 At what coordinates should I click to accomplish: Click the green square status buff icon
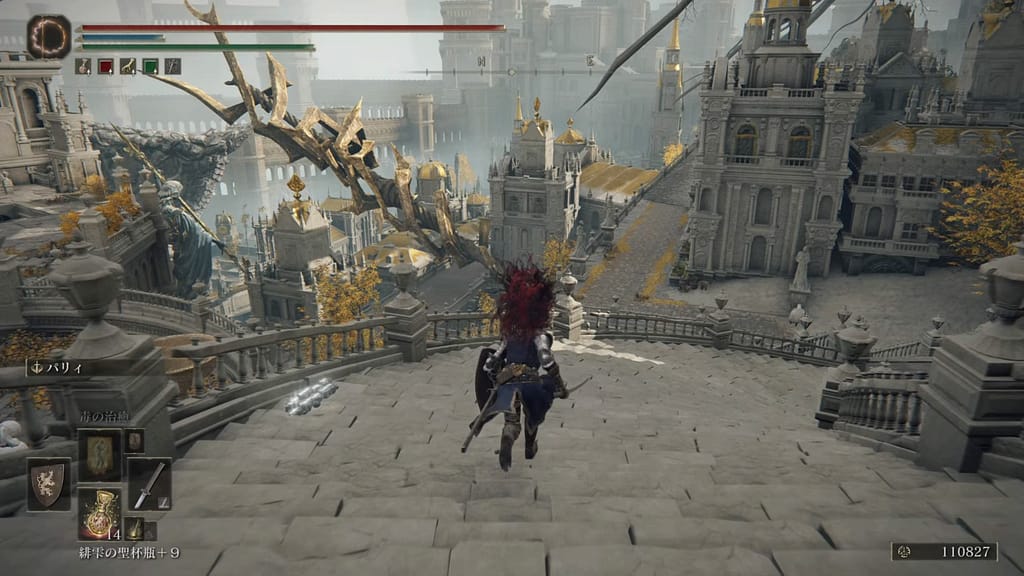tap(150, 66)
